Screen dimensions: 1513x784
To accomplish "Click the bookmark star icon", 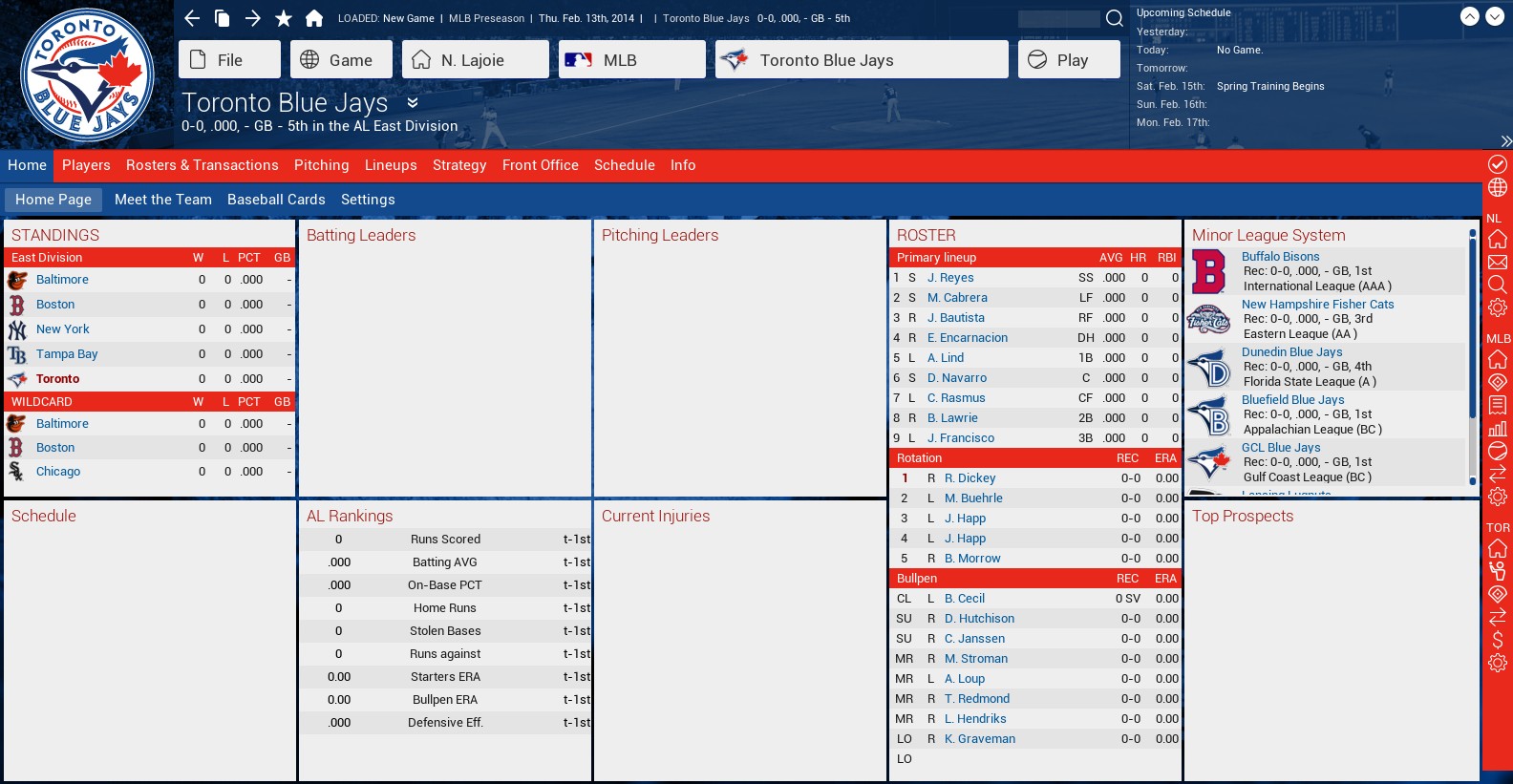I will coord(284,18).
